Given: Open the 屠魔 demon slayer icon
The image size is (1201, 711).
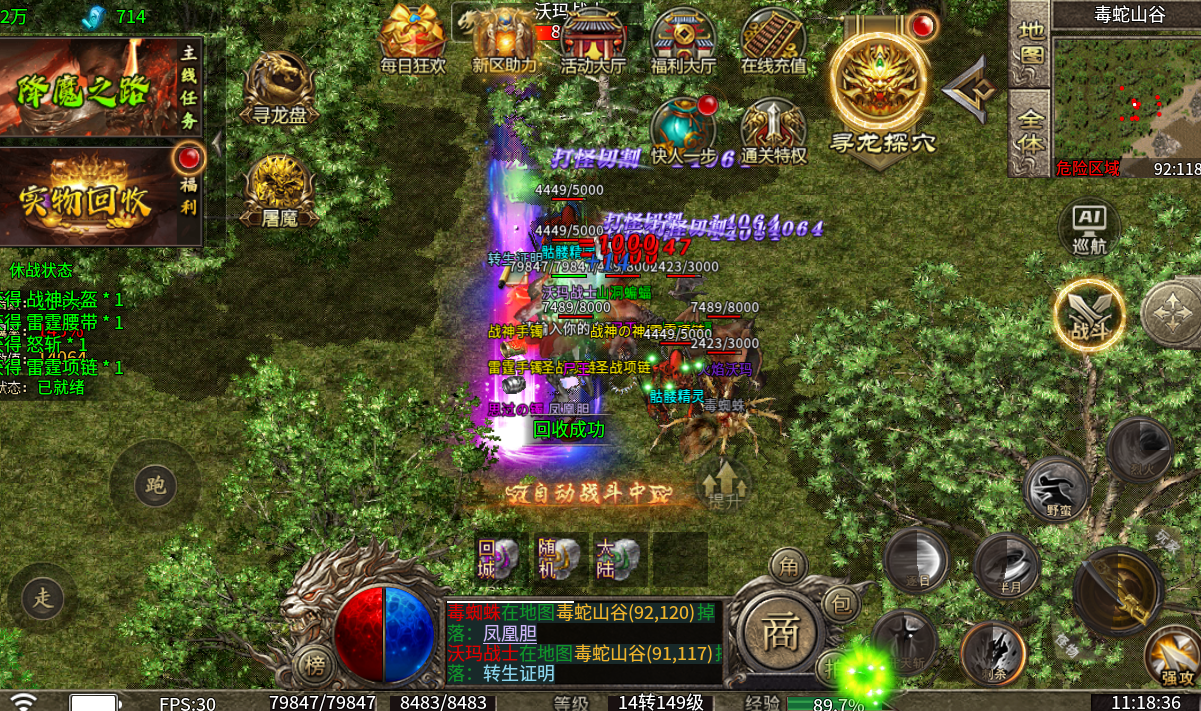Looking at the screenshot, I should point(279,190).
